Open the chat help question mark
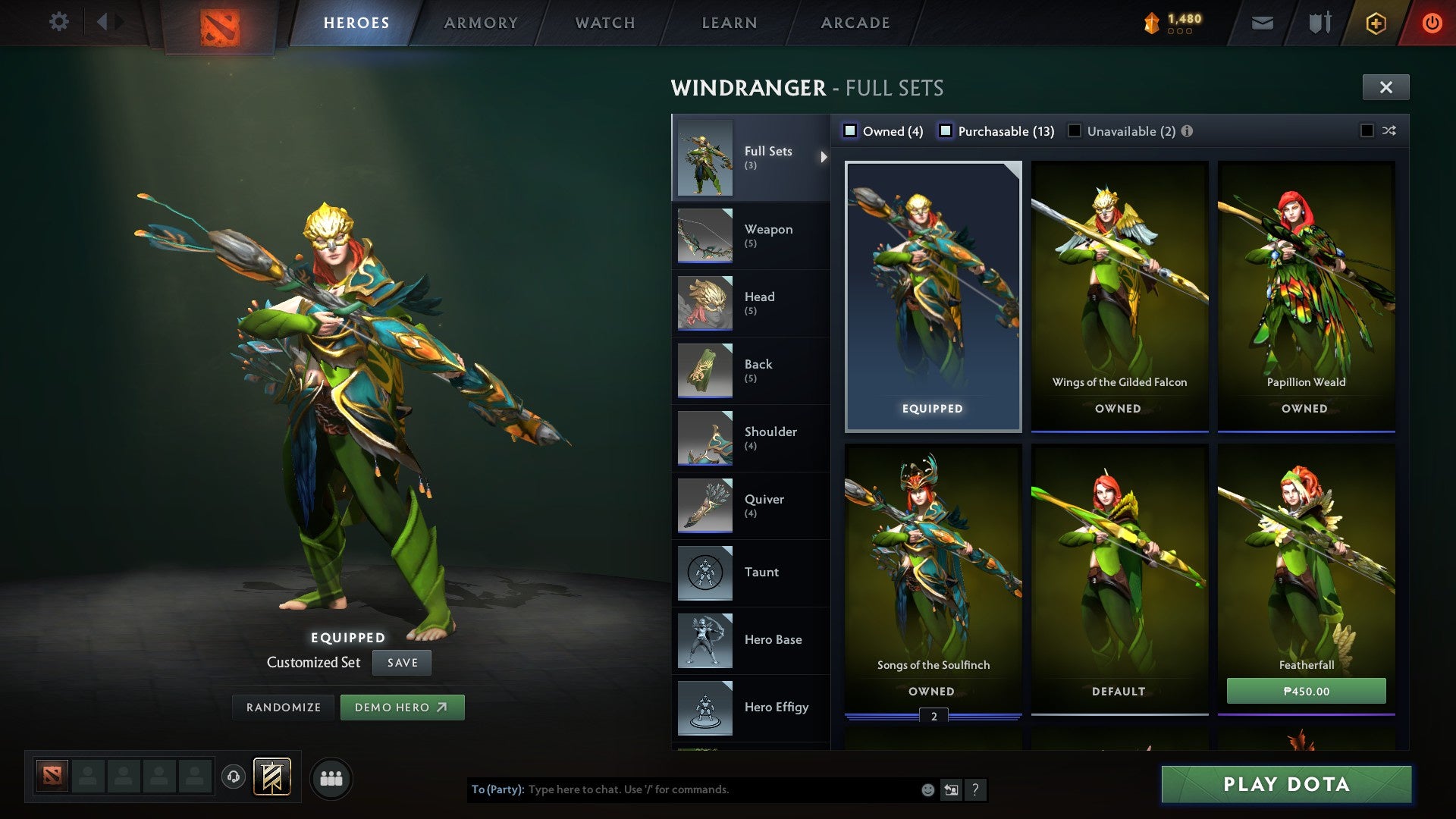The image size is (1456, 819). point(976,790)
